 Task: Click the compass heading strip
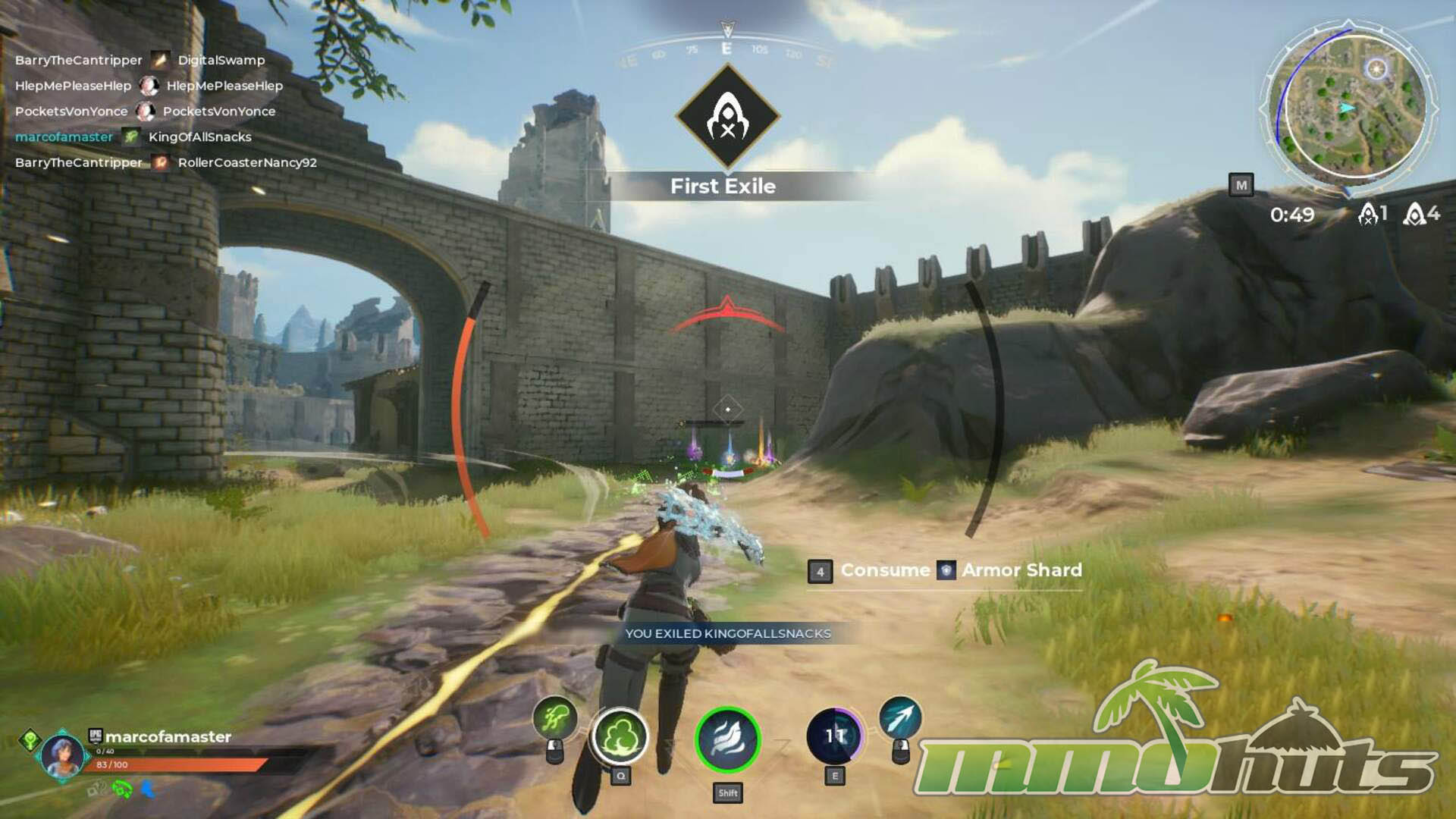click(x=726, y=51)
